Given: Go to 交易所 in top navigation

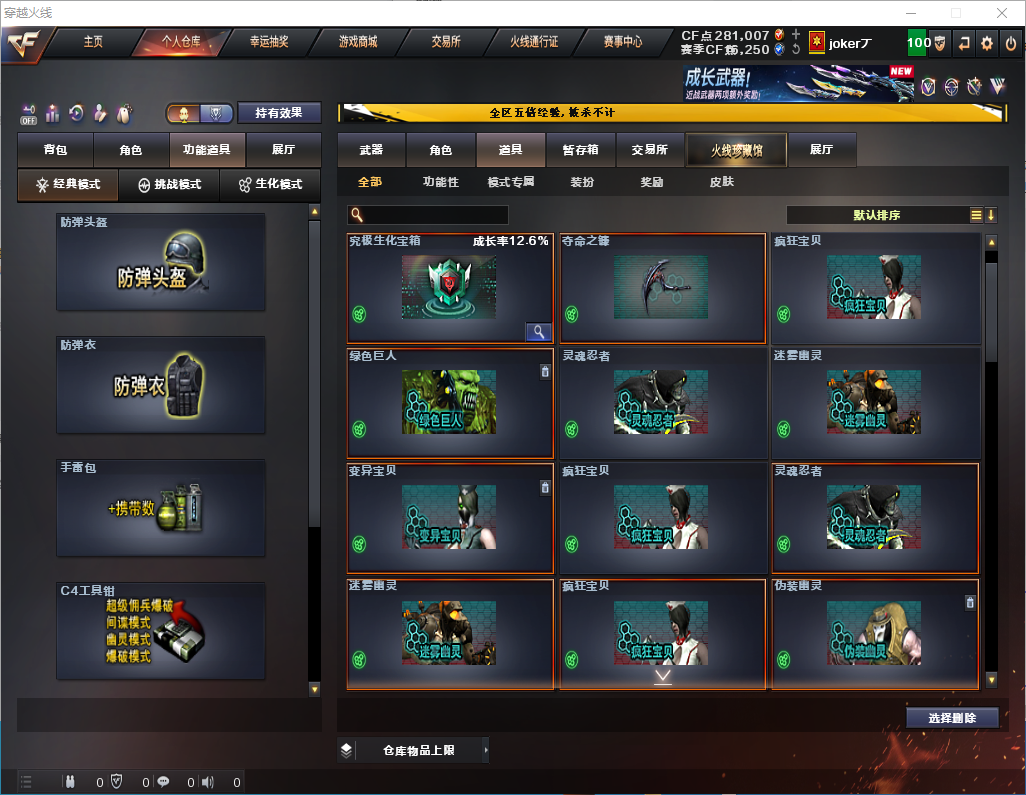Looking at the screenshot, I should [446, 42].
